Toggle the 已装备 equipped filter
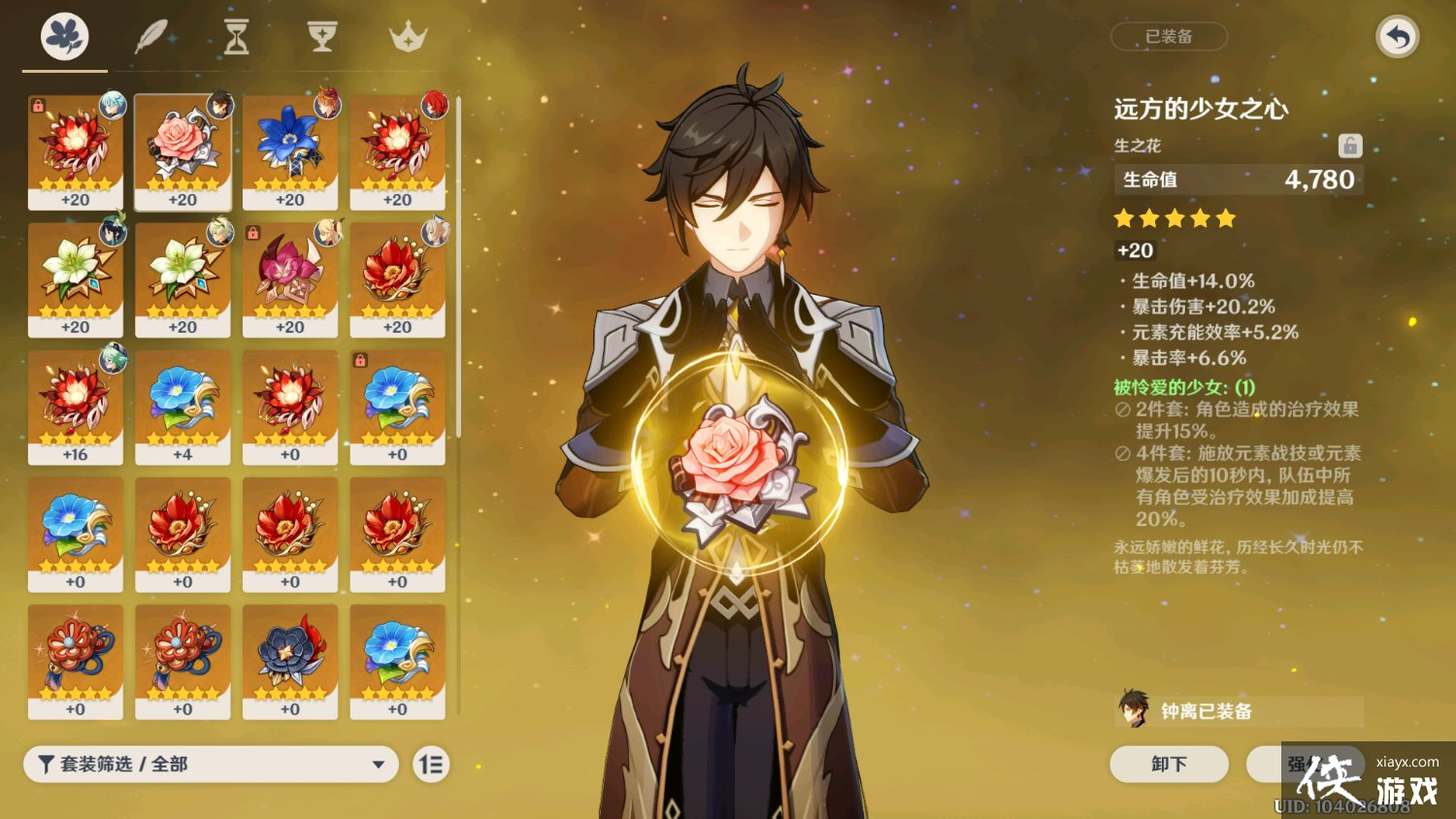The image size is (1456, 819). (1168, 36)
